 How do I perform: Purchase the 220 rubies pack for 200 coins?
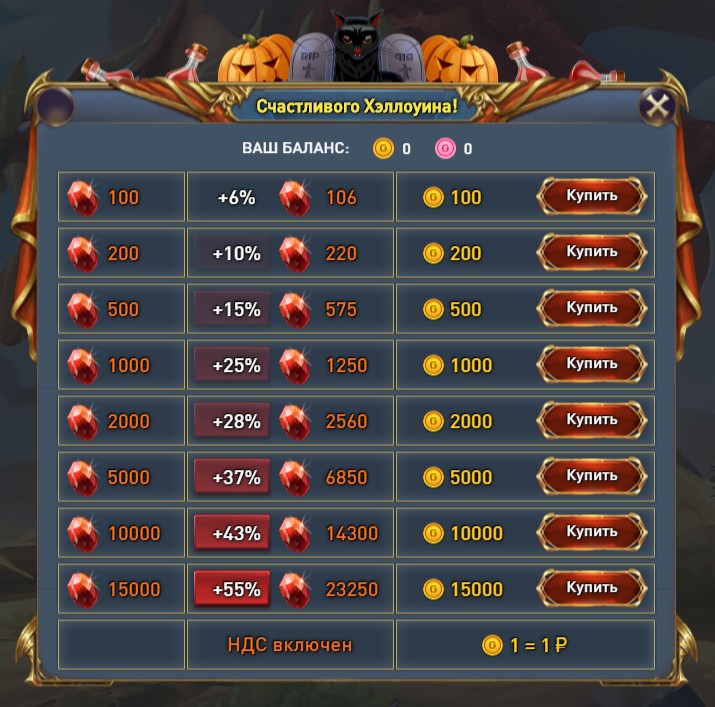pos(592,253)
